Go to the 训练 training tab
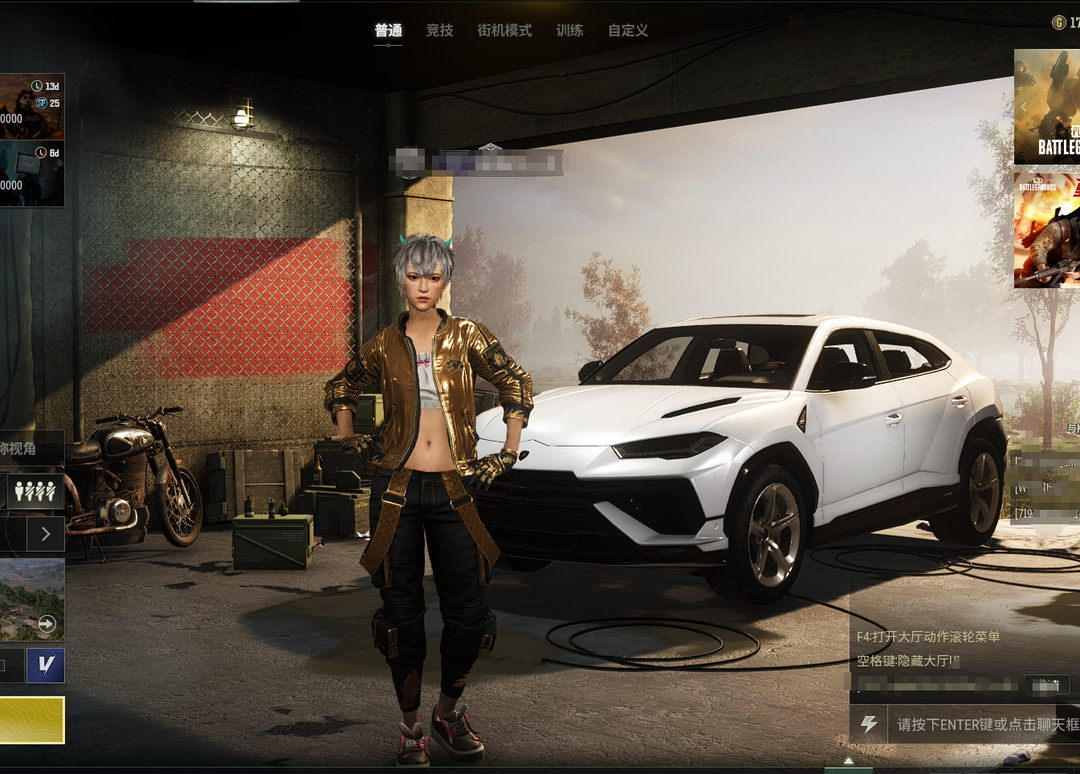Viewport: 1080px width, 774px height. pos(570,31)
